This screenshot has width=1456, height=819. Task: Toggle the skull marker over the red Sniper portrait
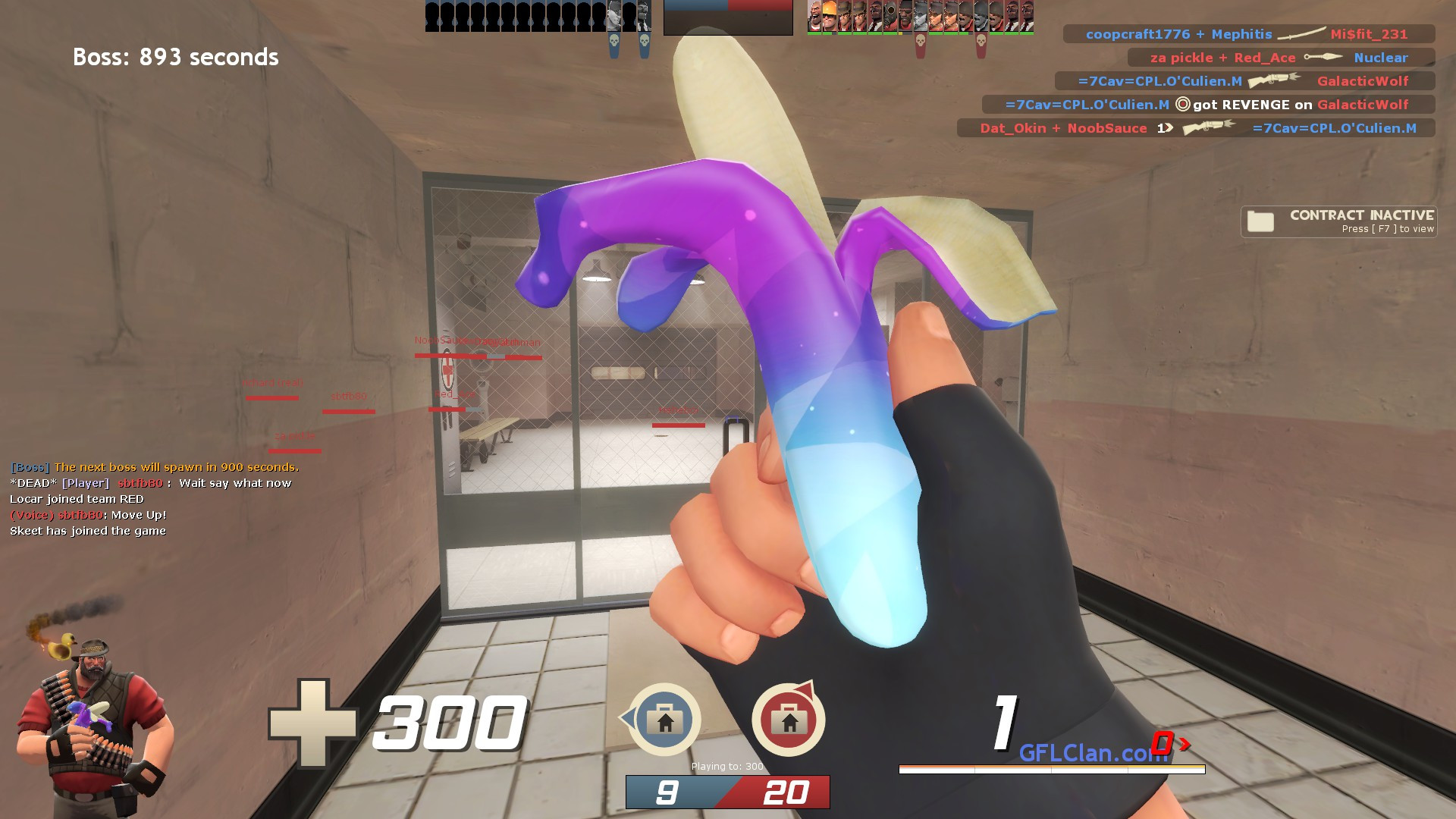coord(921,42)
